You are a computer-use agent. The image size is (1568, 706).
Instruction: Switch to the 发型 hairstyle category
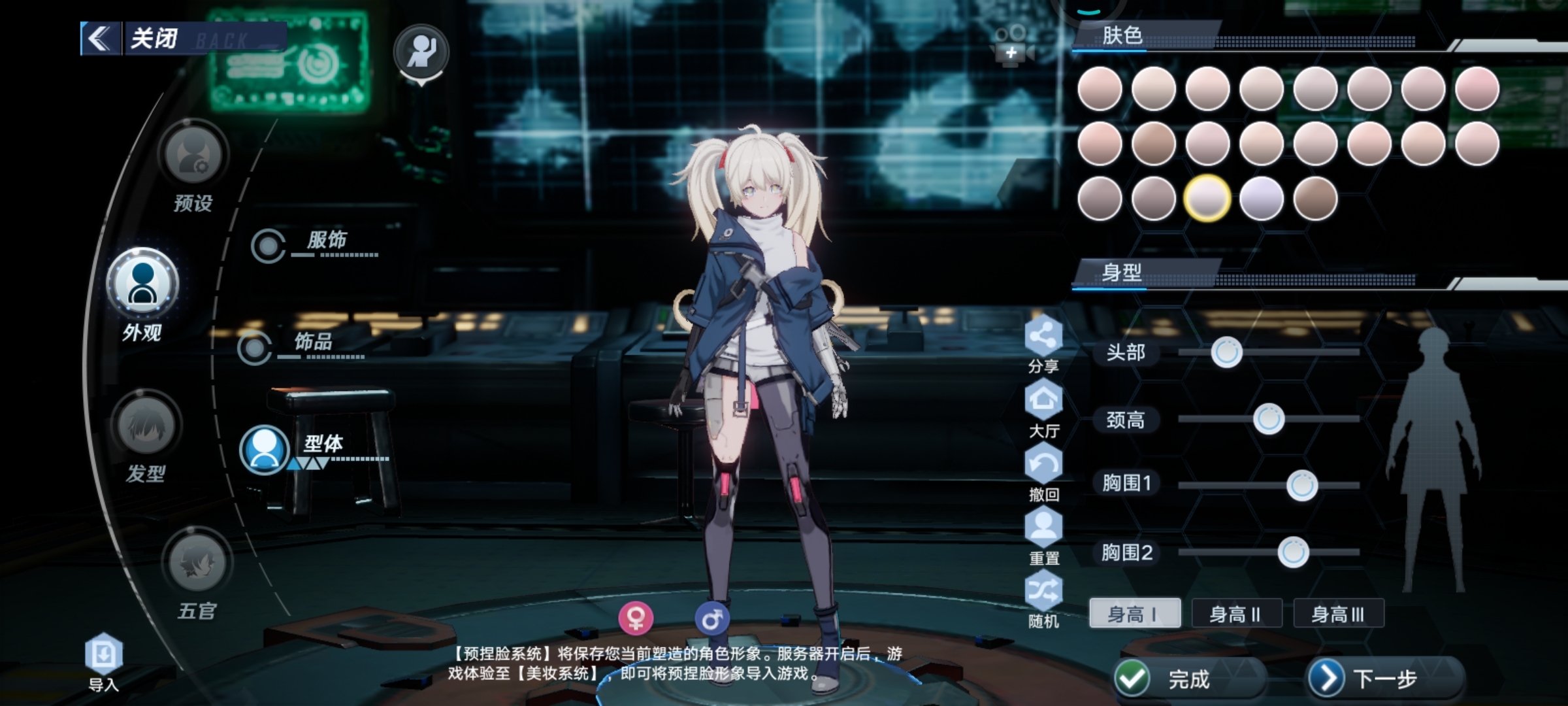[x=146, y=425]
